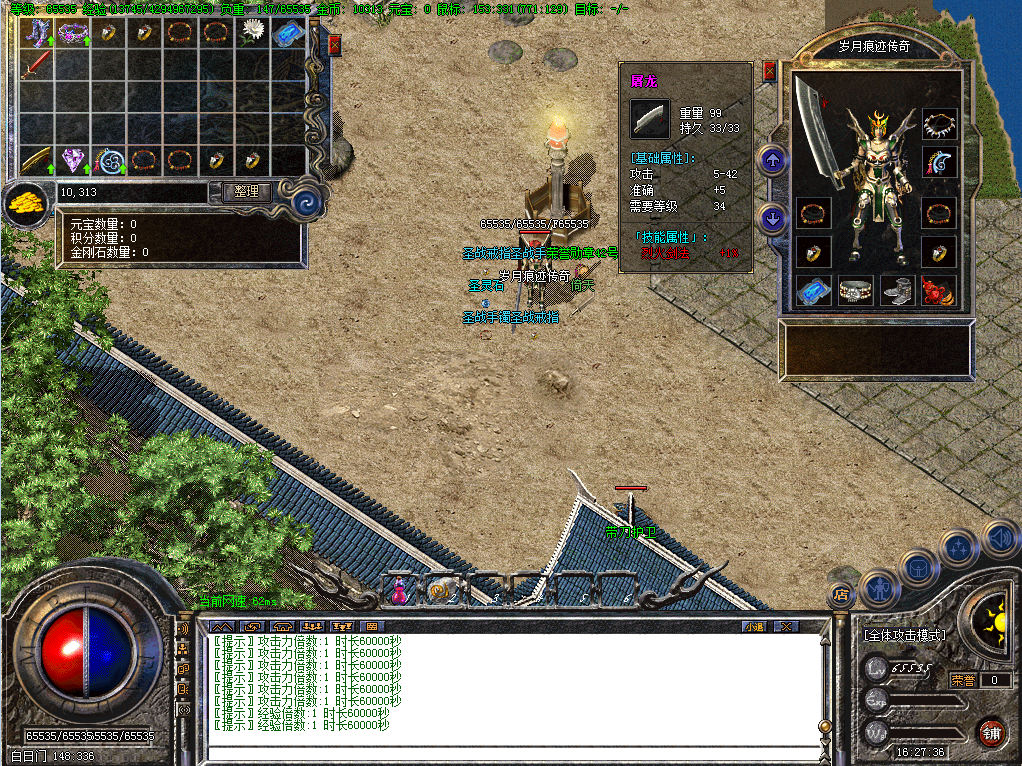Viewport: 1022px width, 766px height.
Task: Open the 店 shop button
Action: [841, 594]
